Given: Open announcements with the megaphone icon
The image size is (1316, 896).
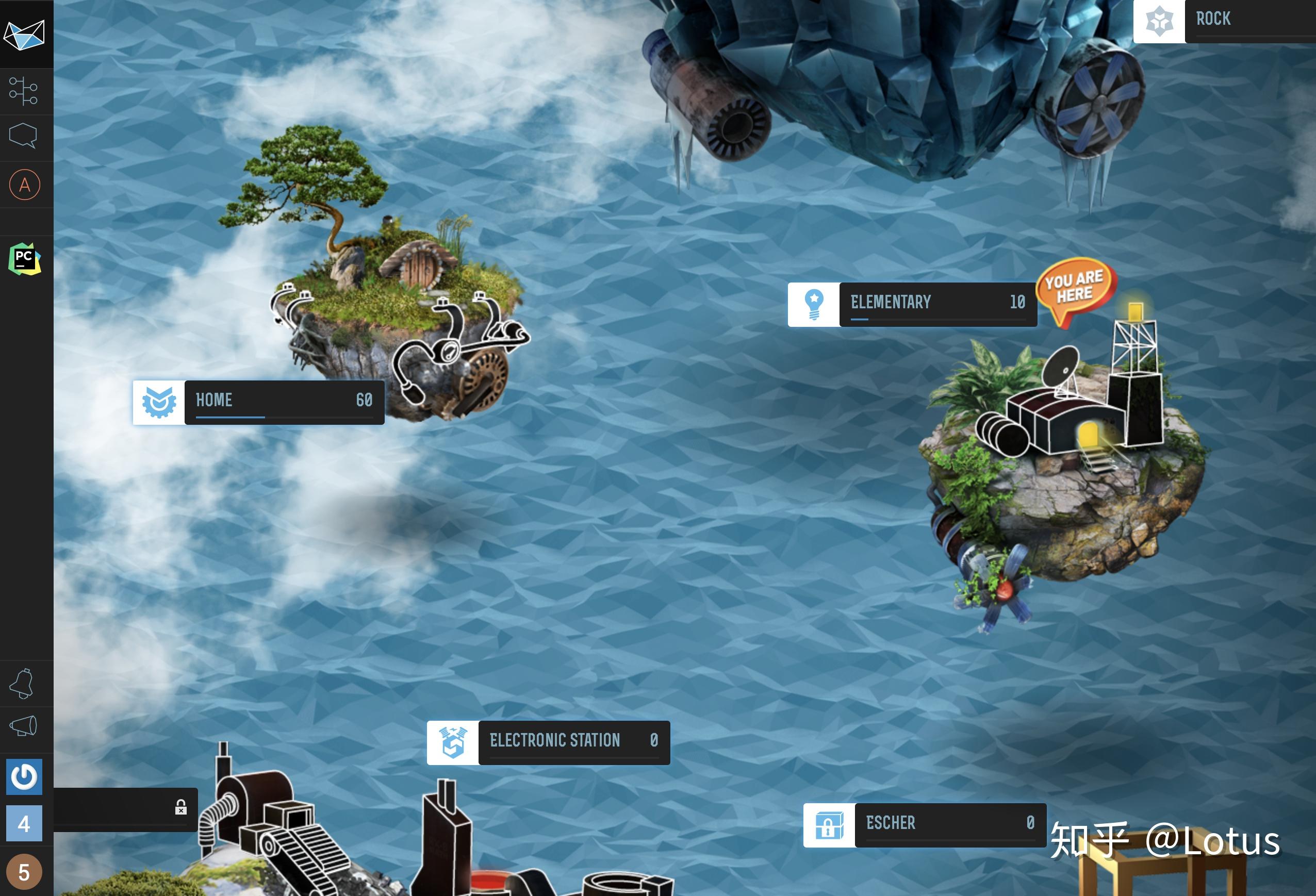Looking at the screenshot, I should pyautogui.click(x=24, y=727).
